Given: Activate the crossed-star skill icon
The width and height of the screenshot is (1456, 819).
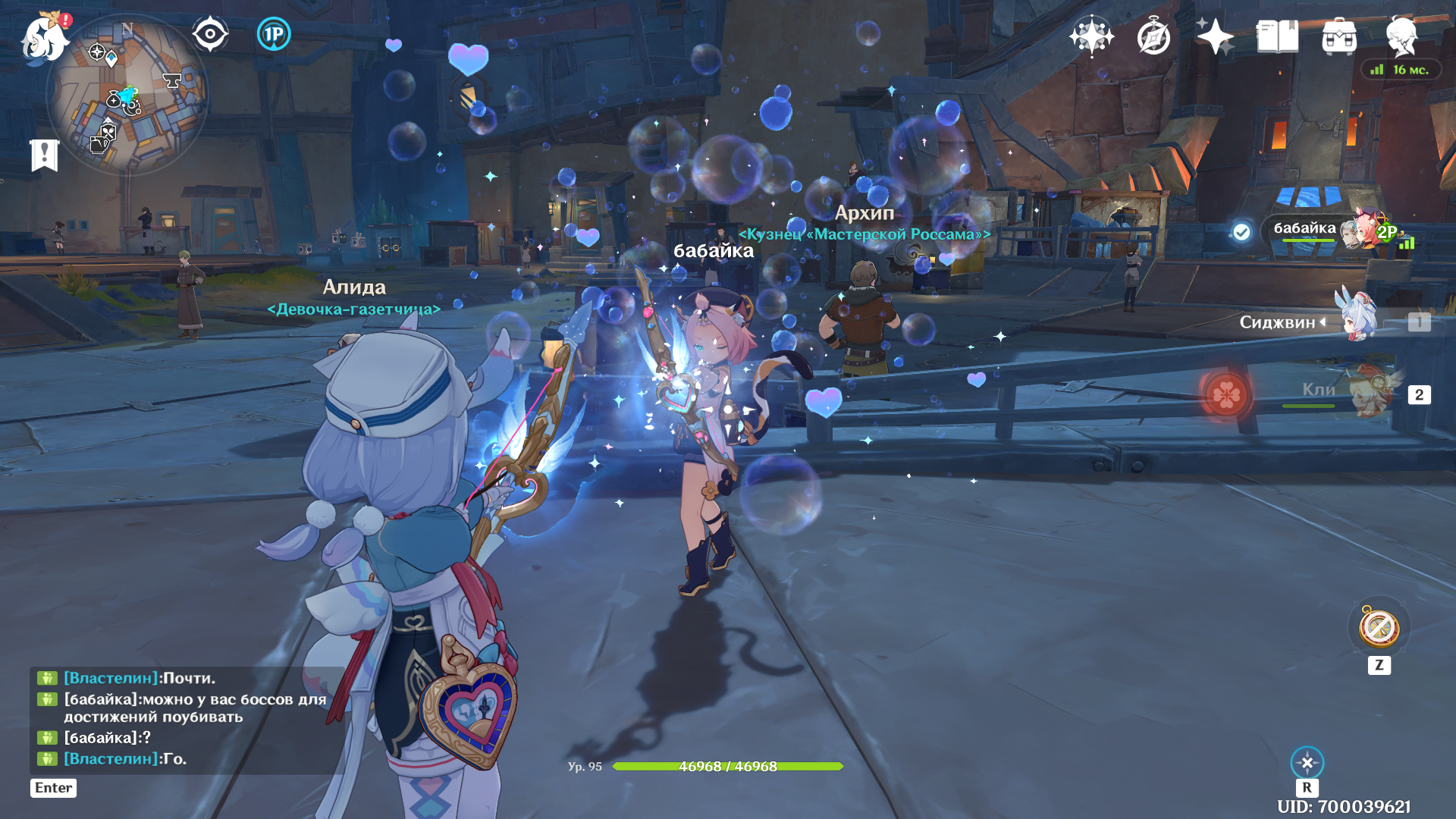Looking at the screenshot, I should (1307, 762).
